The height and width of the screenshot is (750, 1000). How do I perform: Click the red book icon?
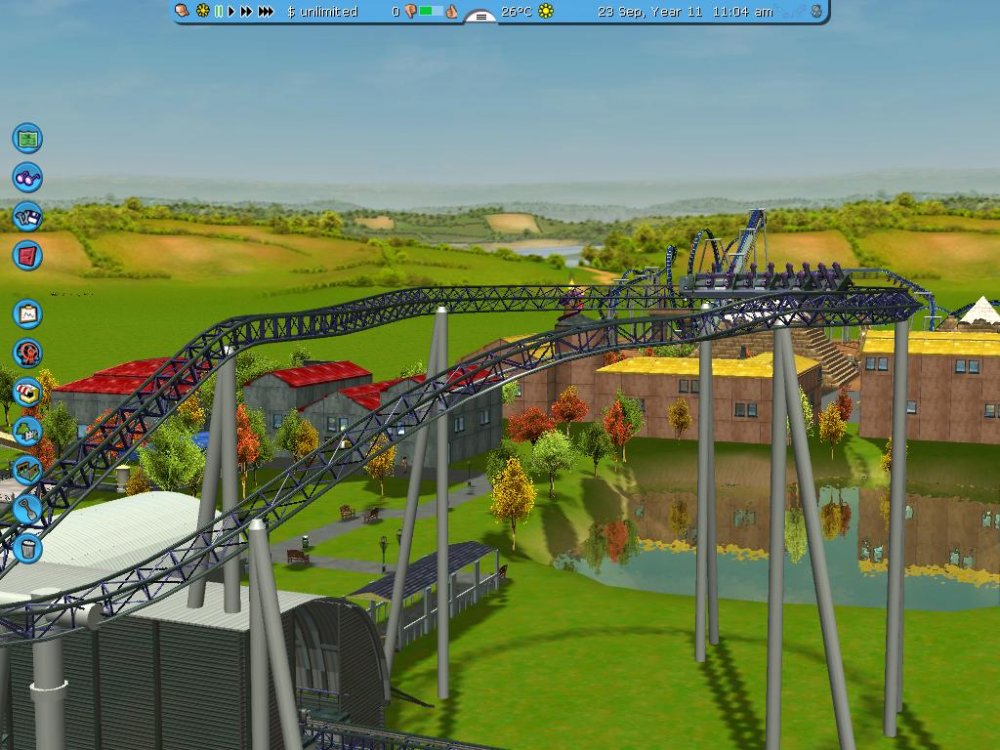(27, 255)
